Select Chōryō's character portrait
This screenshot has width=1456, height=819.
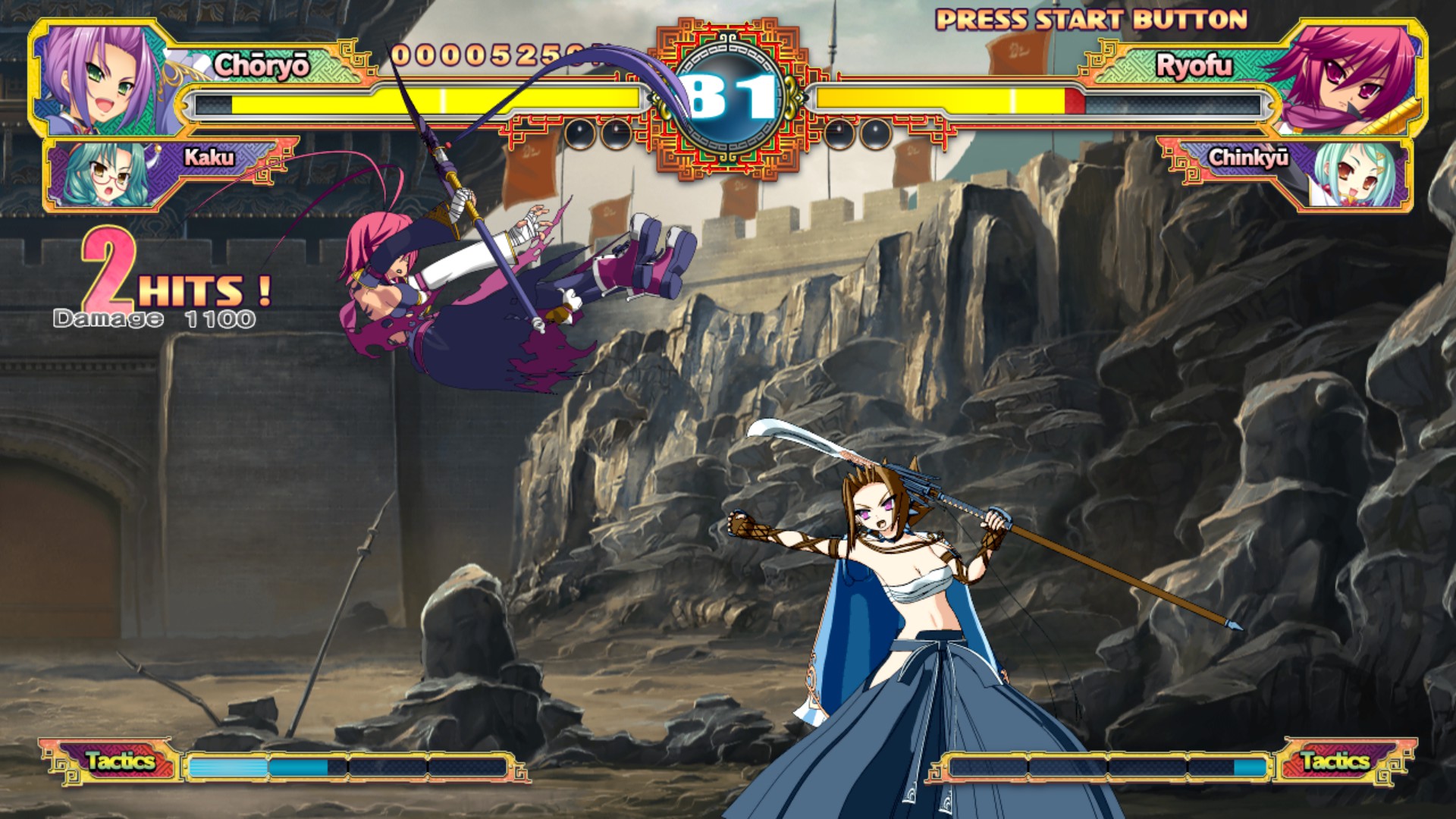[99, 80]
